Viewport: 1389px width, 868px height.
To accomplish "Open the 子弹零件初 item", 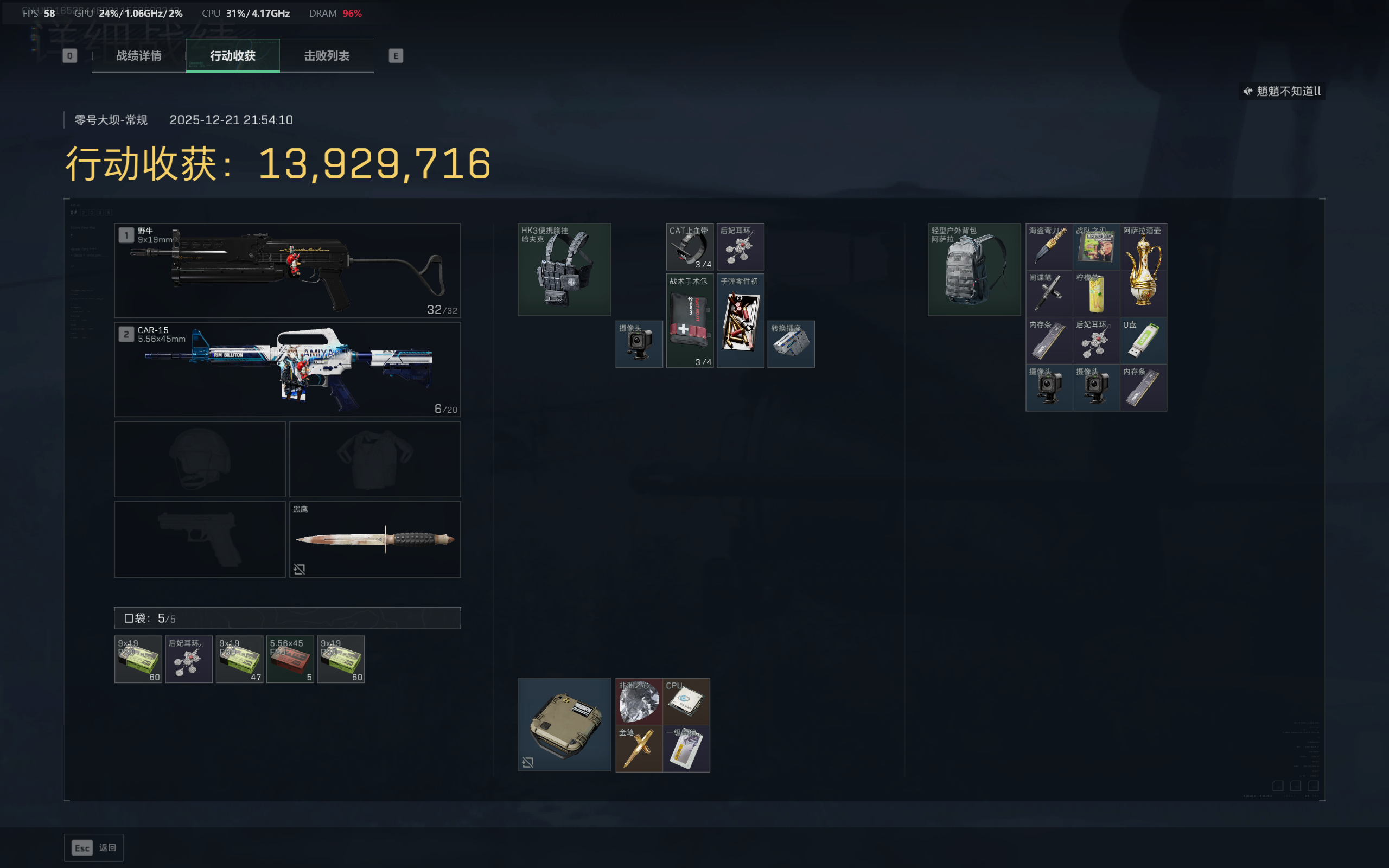I will (x=740, y=320).
